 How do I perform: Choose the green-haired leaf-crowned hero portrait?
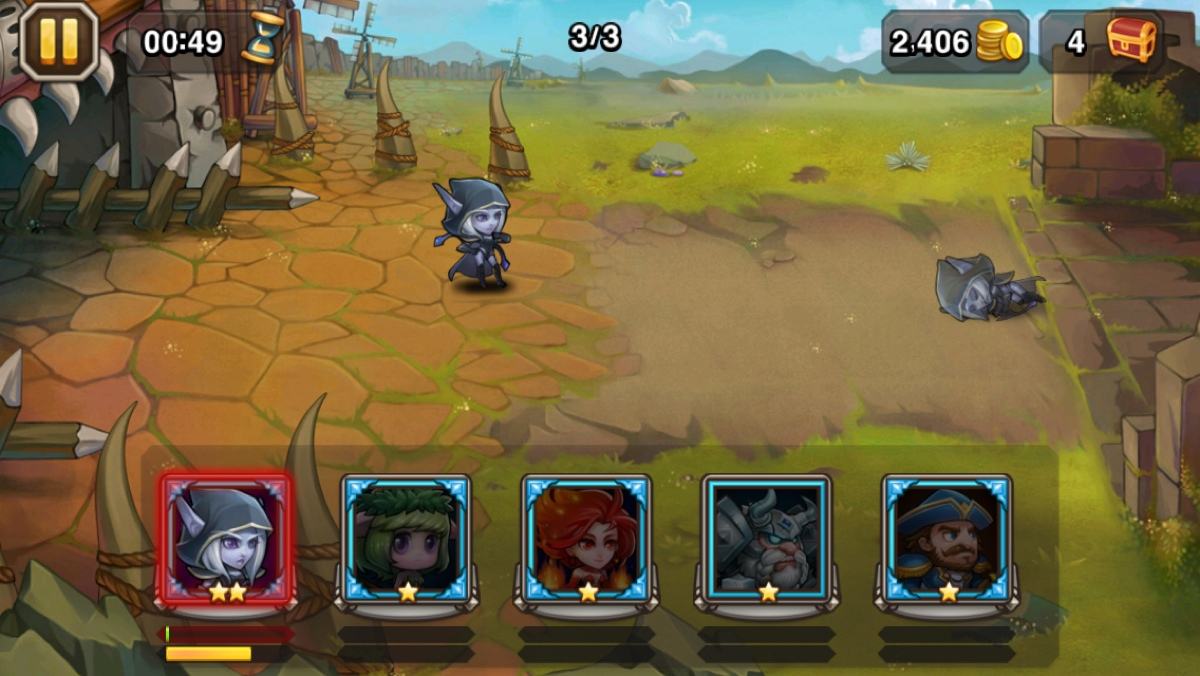pyautogui.click(x=406, y=540)
